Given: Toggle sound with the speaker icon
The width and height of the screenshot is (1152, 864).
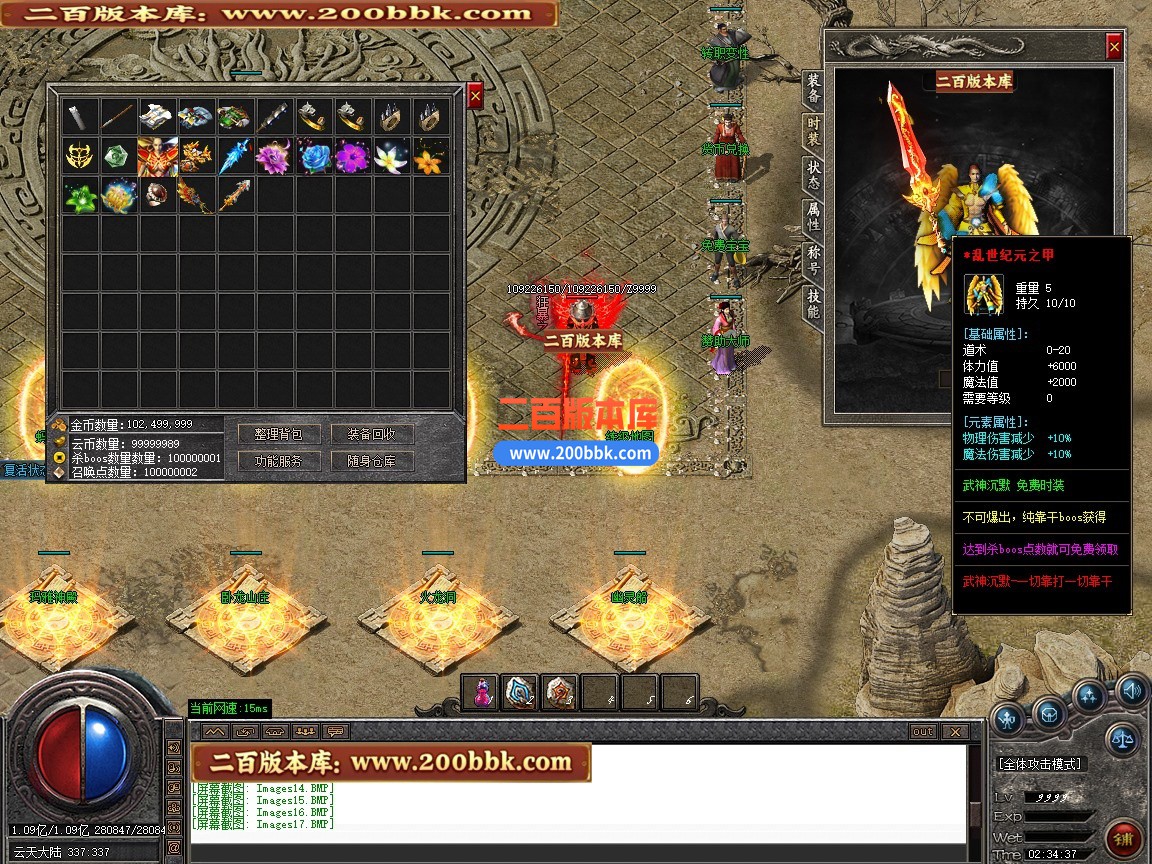Looking at the screenshot, I should pyautogui.click(x=1132, y=690).
